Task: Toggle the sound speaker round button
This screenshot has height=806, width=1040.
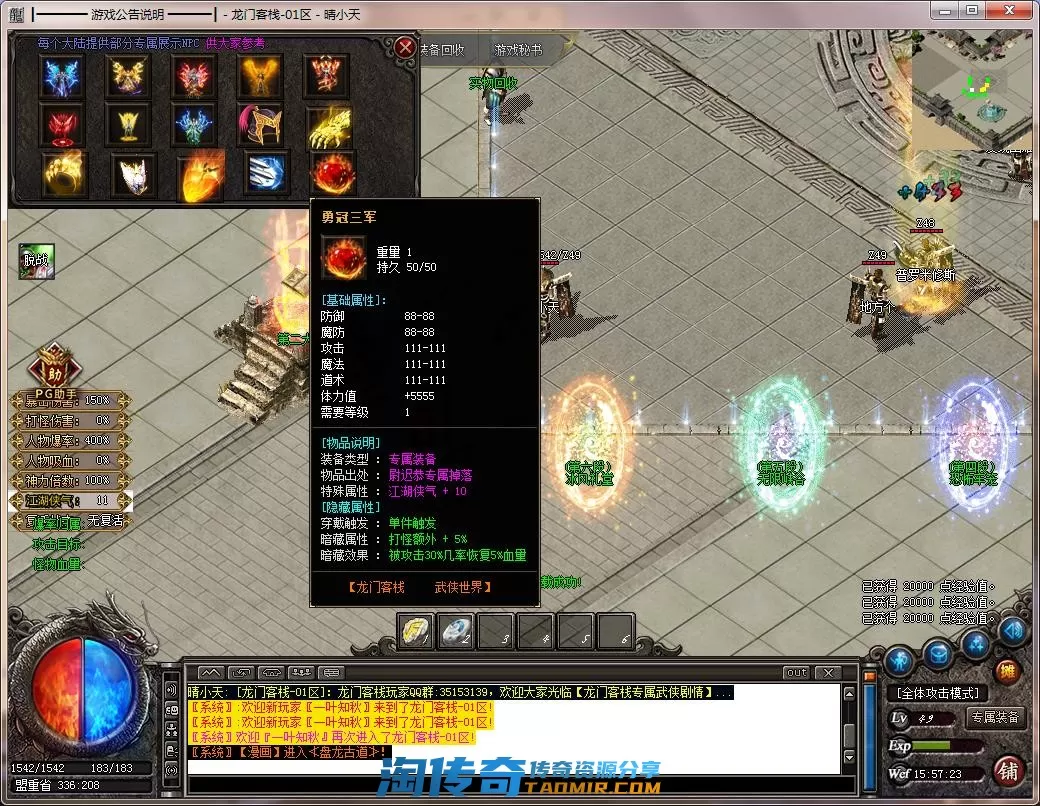Action: (x=1013, y=631)
